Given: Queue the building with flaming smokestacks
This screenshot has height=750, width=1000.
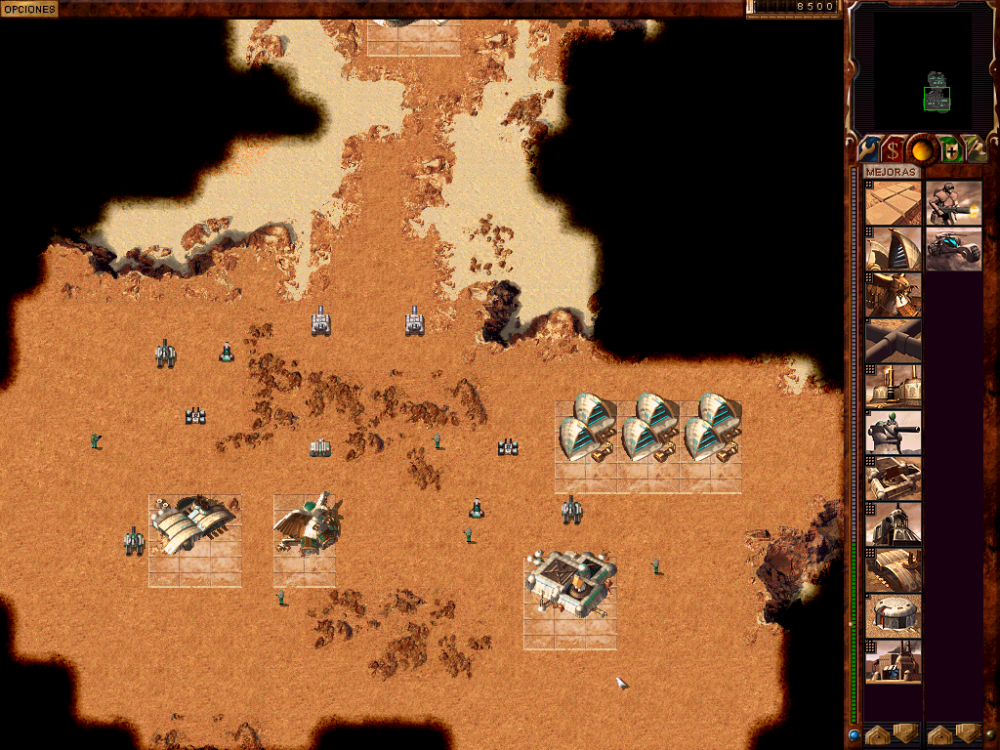Looking at the screenshot, I should pyautogui.click(x=893, y=386).
